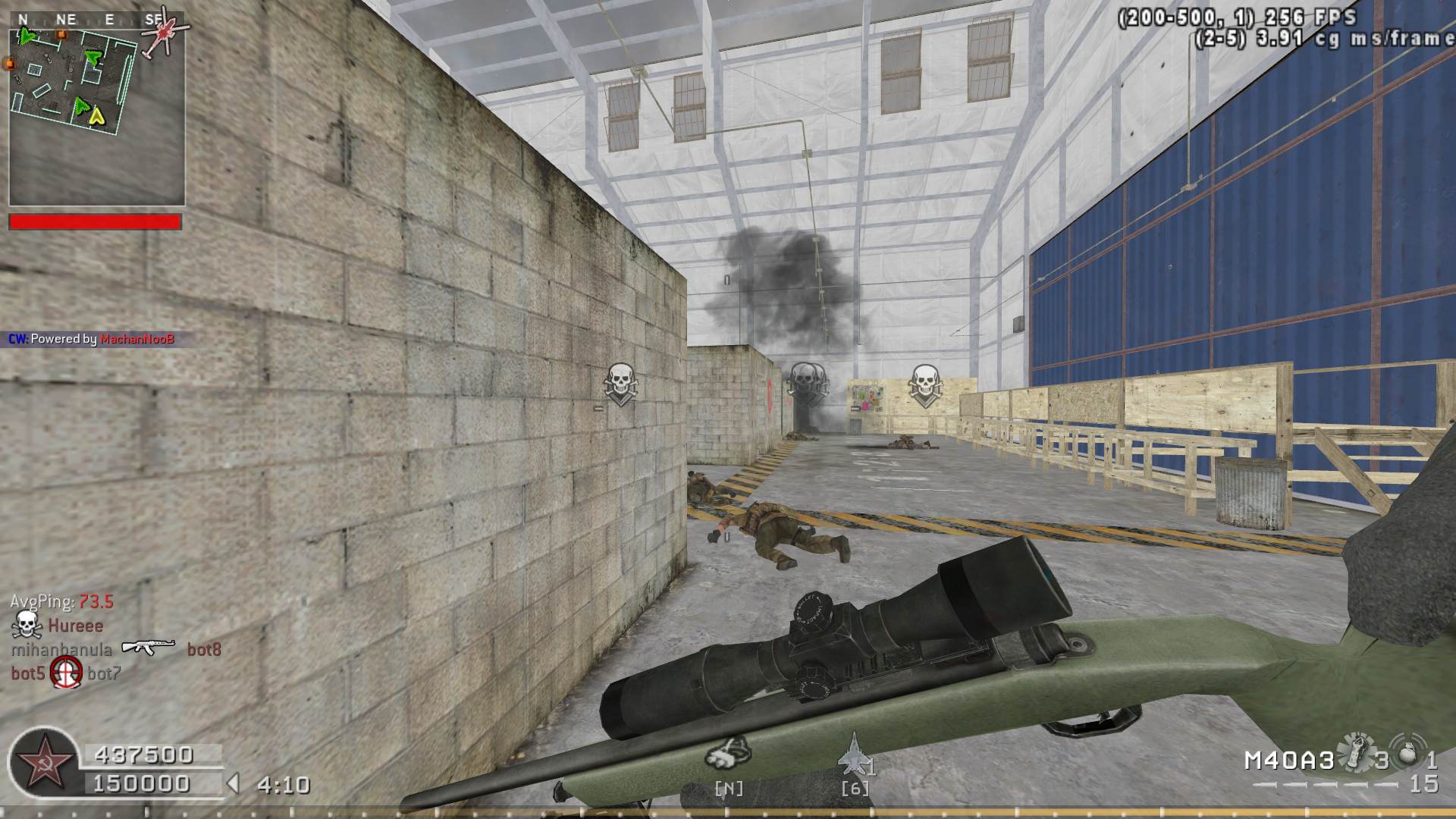Select the red helicopter icon on compass

click(x=161, y=33)
